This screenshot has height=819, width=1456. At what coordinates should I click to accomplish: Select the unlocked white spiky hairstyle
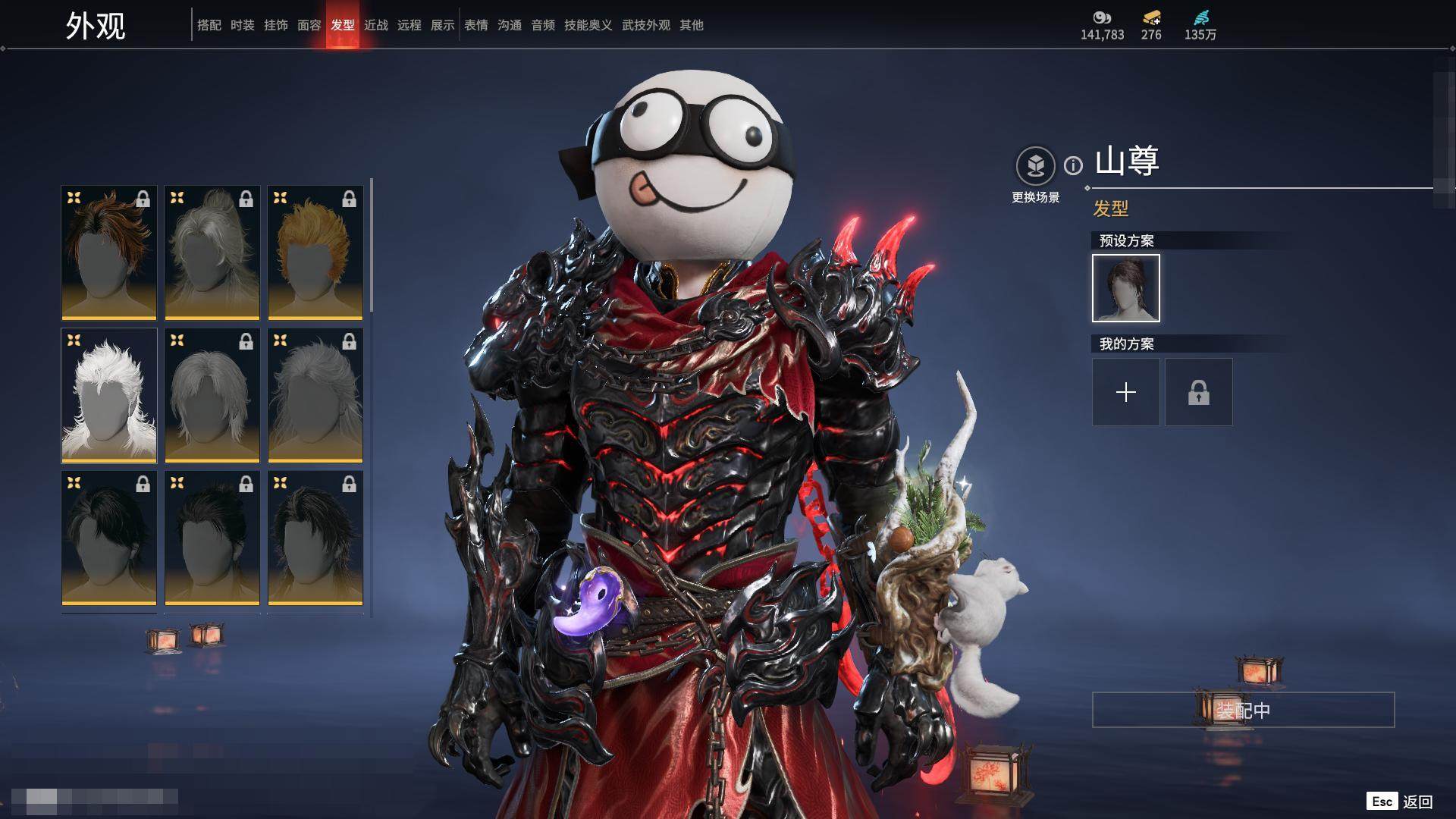[x=108, y=395]
